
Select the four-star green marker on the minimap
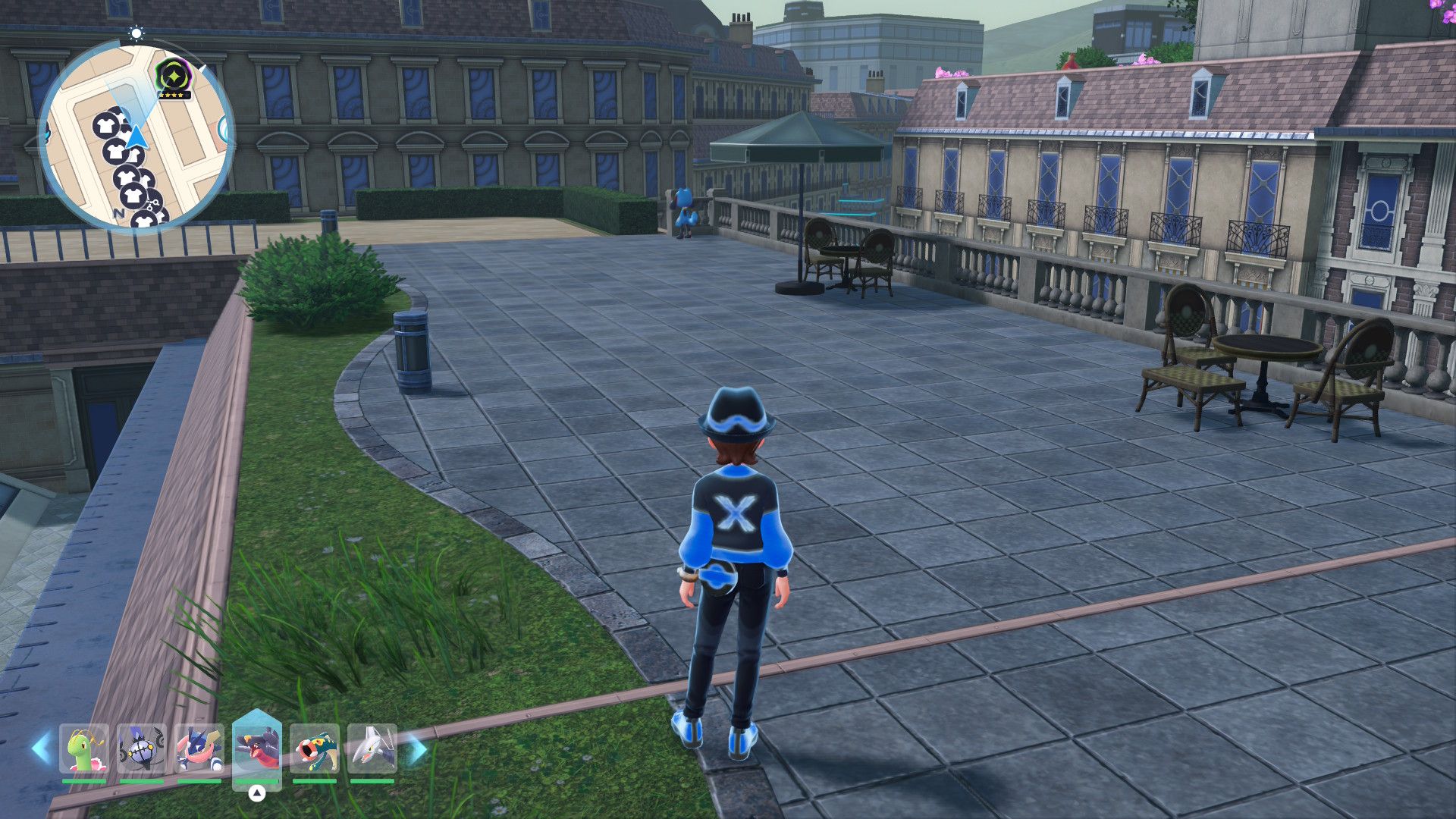point(172,78)
